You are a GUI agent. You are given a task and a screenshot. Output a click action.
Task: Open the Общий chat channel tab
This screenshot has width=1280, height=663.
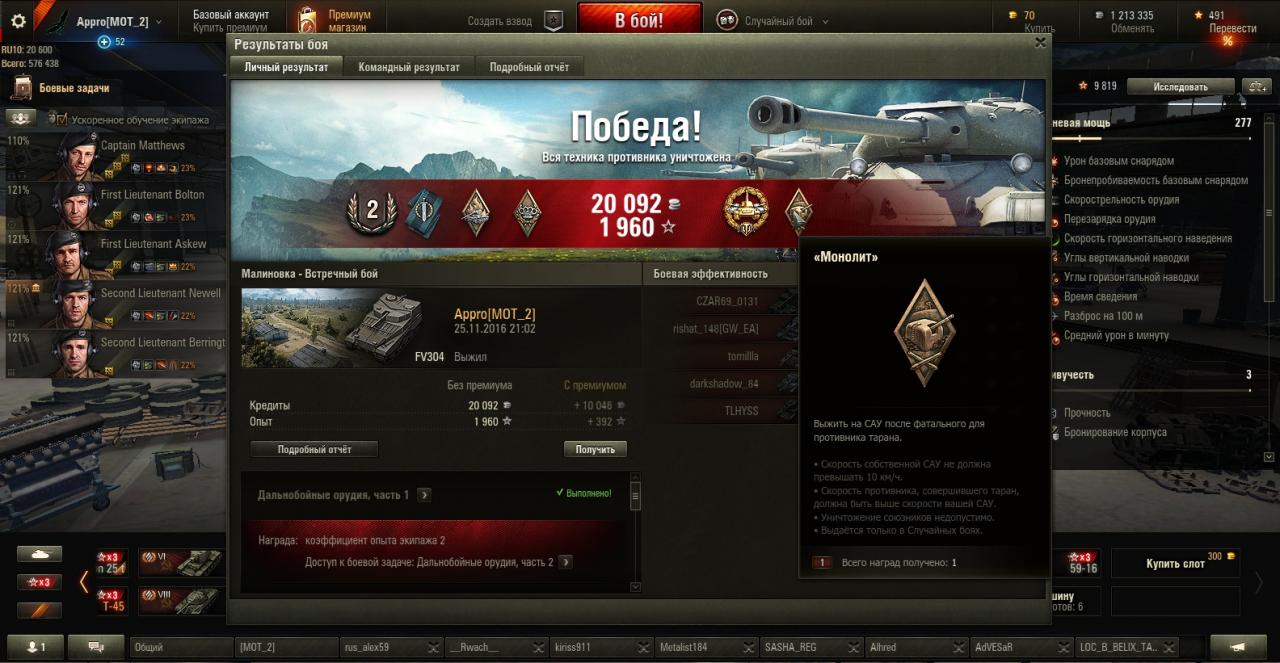(x=181, y=647)
